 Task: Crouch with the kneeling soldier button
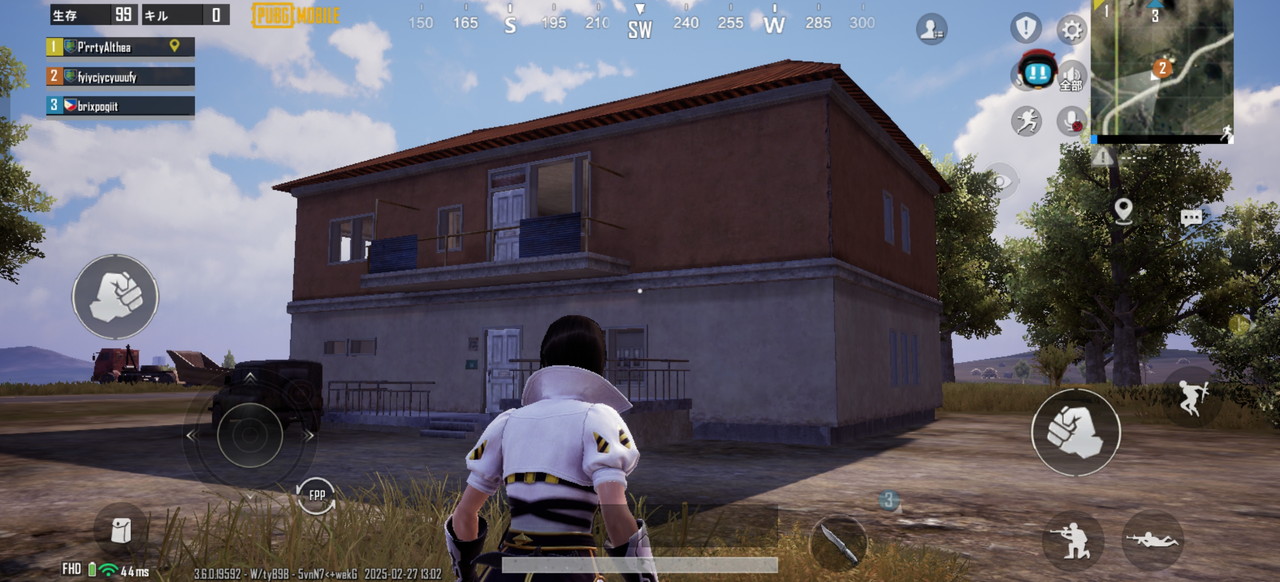pyautogui.click(x=1072, y=540)
